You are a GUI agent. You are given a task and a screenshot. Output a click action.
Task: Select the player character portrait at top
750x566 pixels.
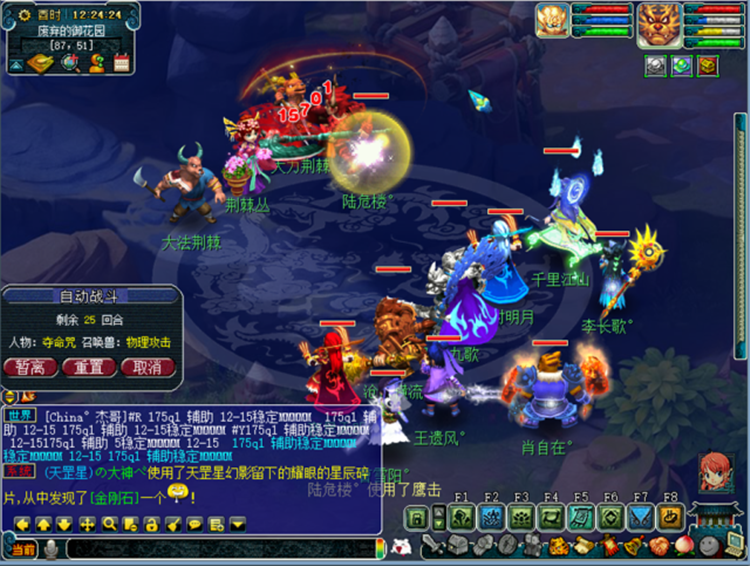(x=552, y=20)
